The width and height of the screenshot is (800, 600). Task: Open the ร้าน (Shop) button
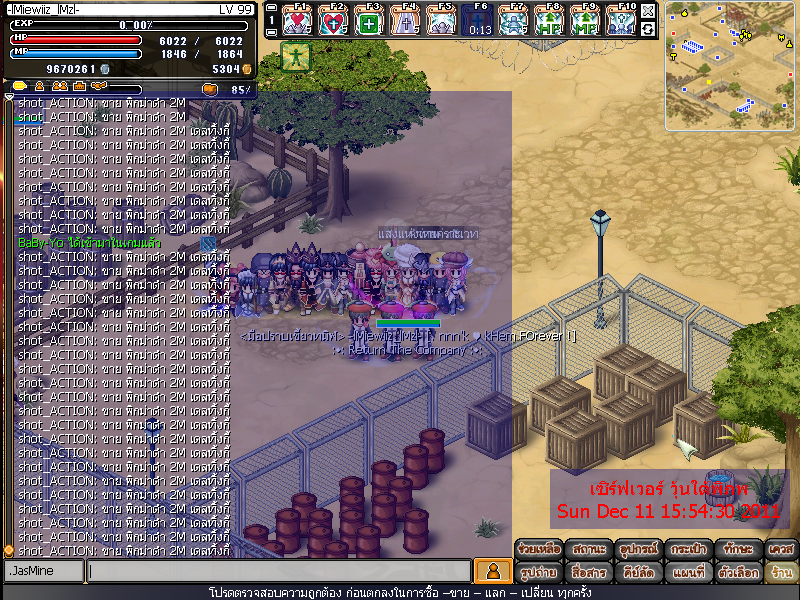[780, 573]
